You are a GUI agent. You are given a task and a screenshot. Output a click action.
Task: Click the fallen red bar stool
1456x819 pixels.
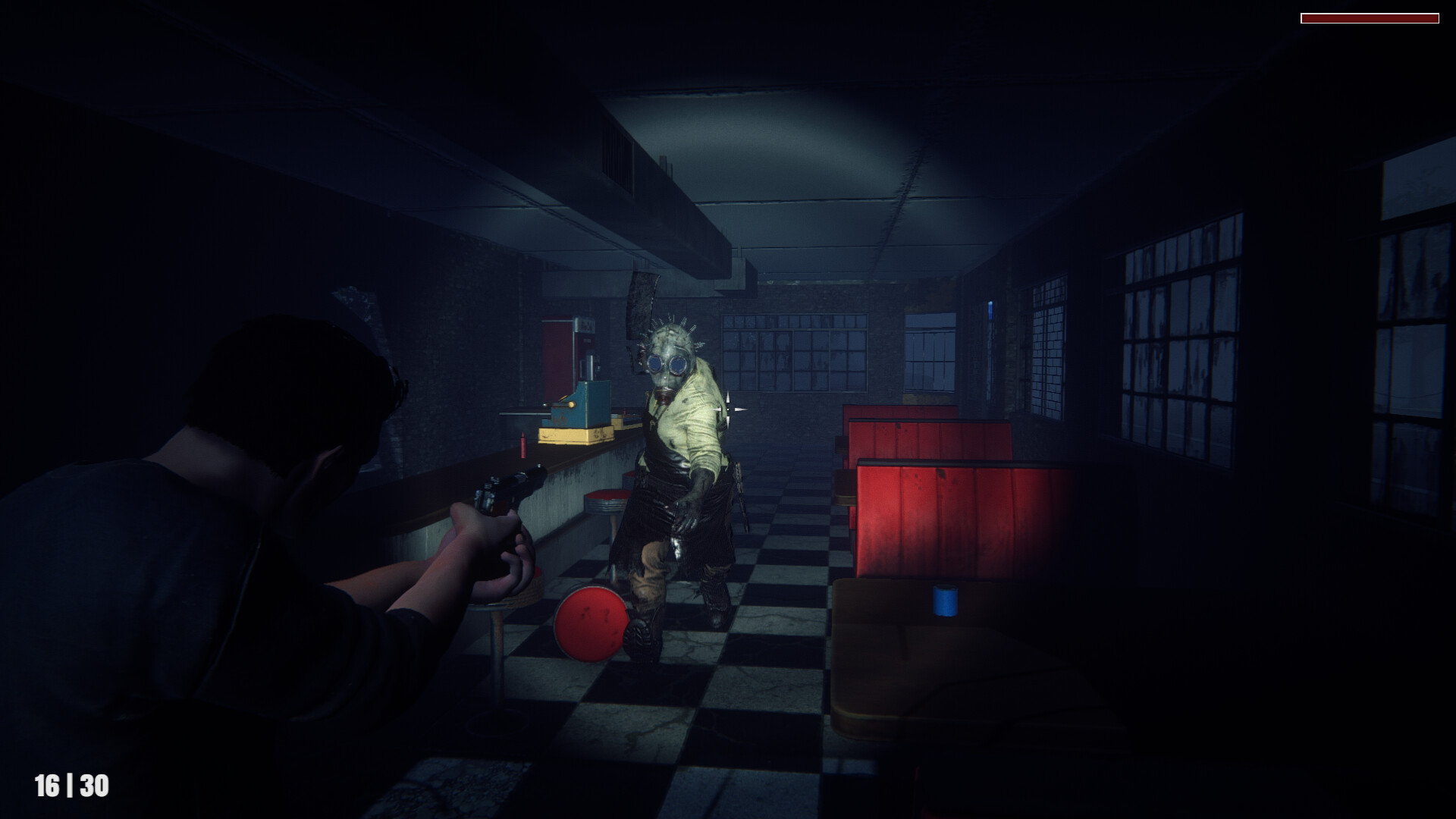click(591, 622)
